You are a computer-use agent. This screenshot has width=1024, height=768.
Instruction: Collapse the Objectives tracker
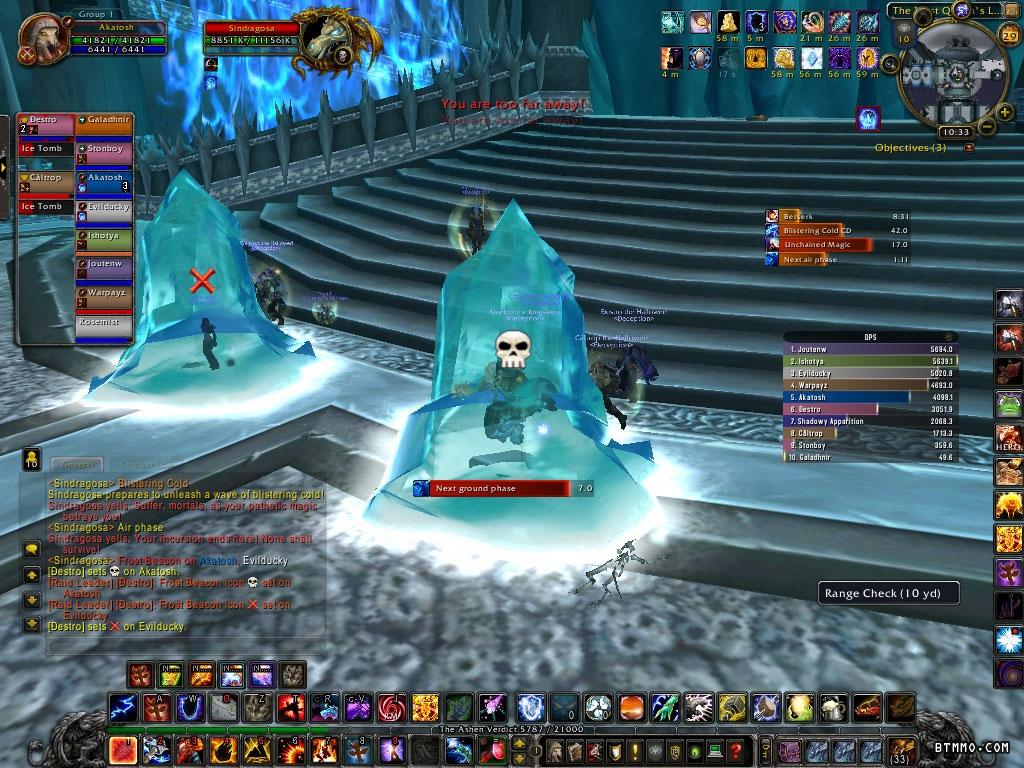(968, 148)
